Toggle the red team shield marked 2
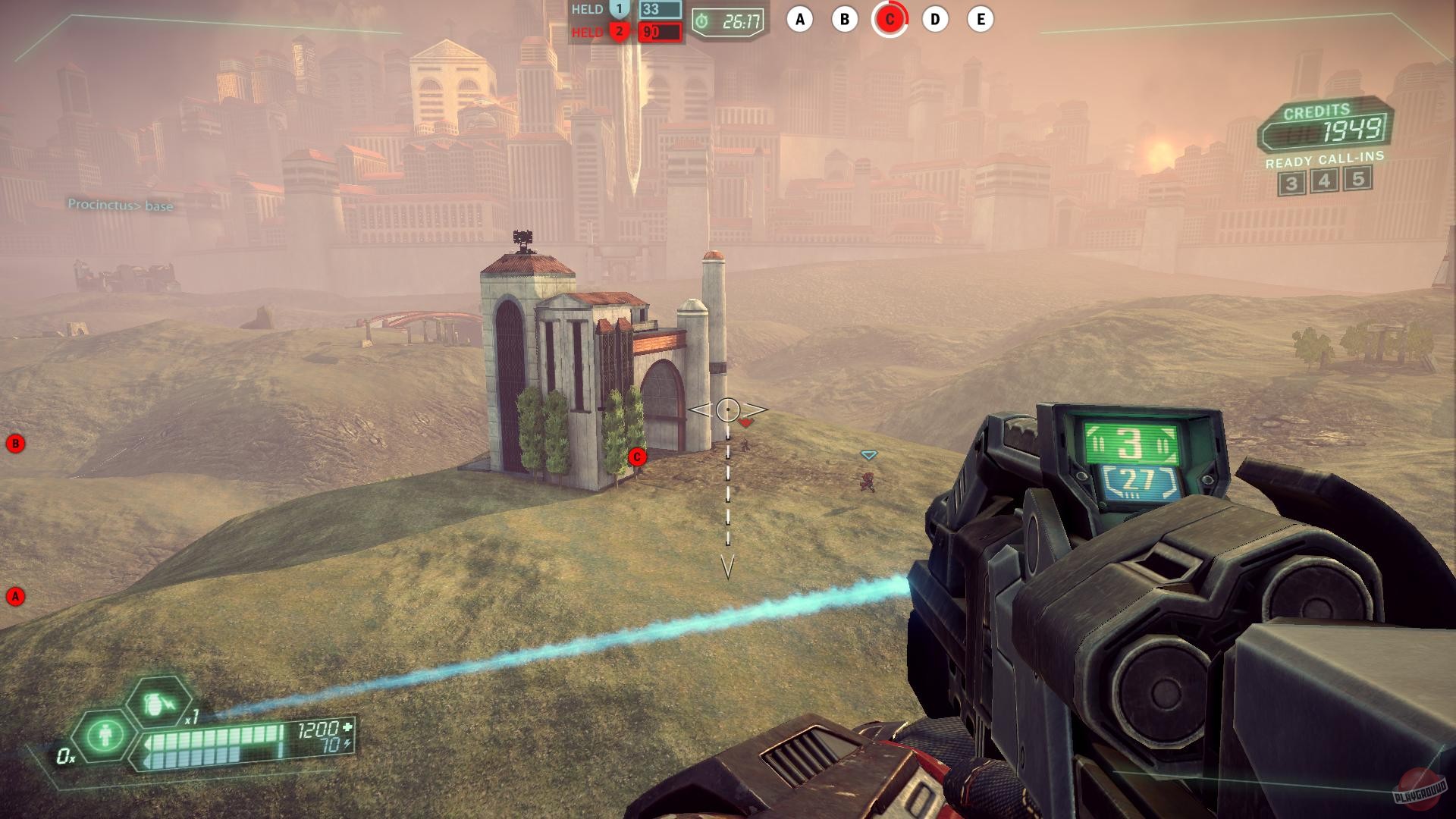Screen dimensions: 1456x819 point(621,33)
